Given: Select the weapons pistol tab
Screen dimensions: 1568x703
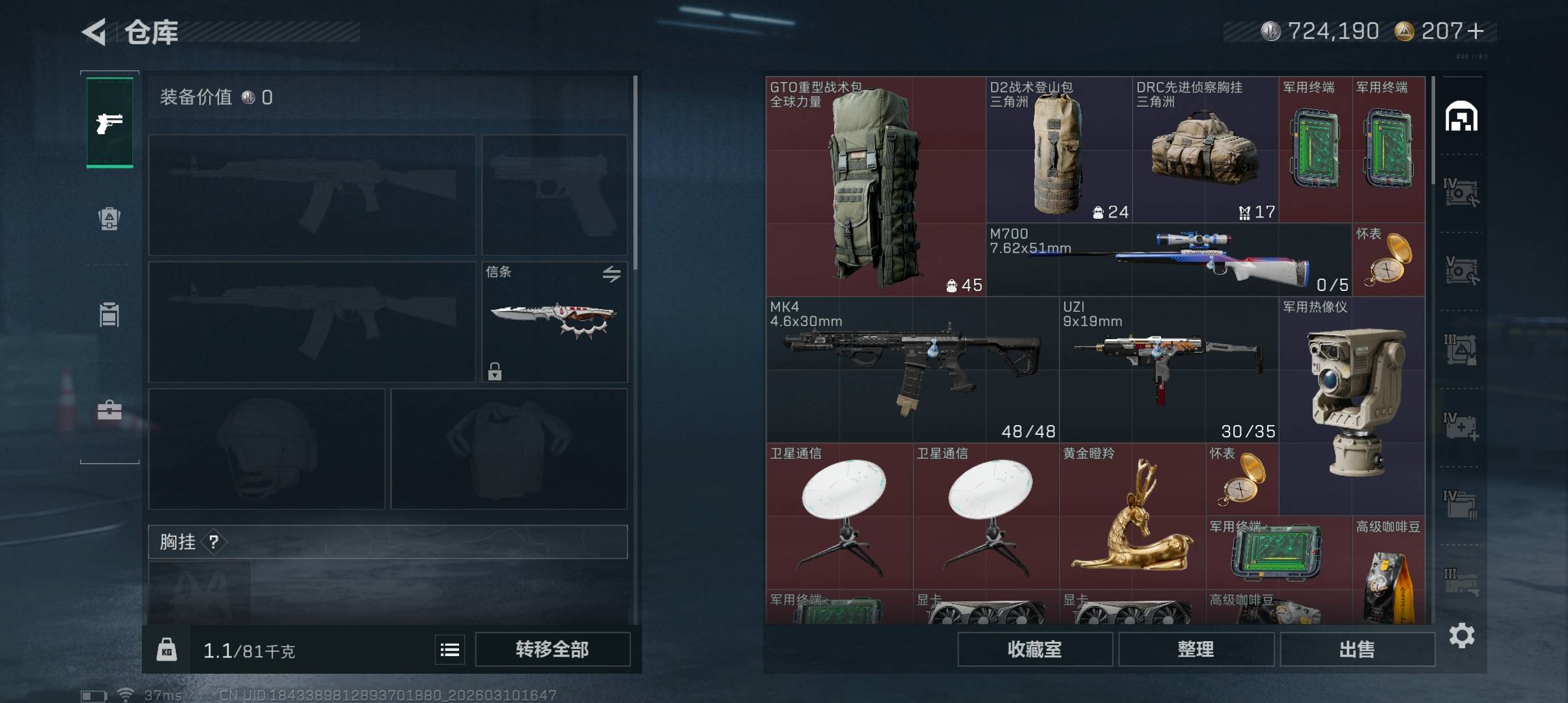Looking at the screenshot, I should pos(109,123).
